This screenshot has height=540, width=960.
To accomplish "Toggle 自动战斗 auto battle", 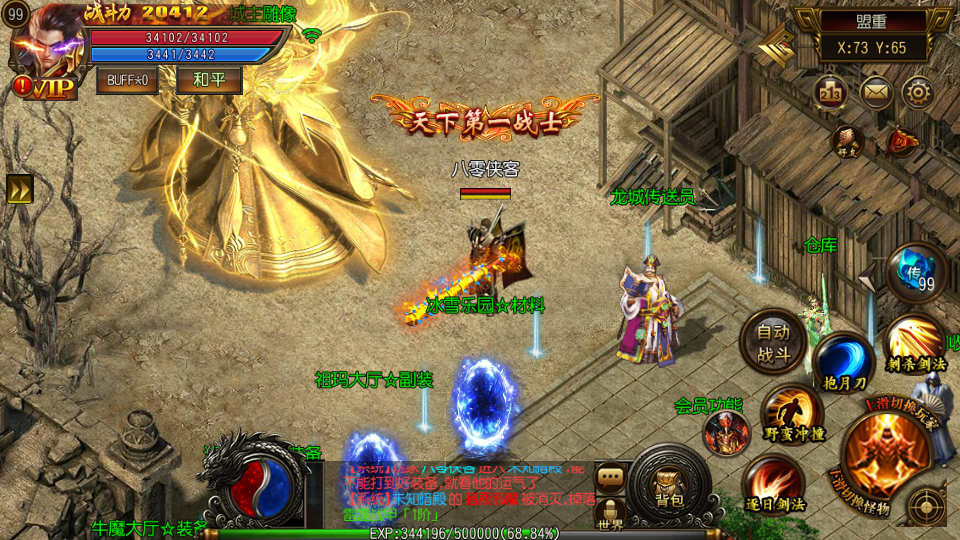I will pyautogui.click(x=772, y=341).
